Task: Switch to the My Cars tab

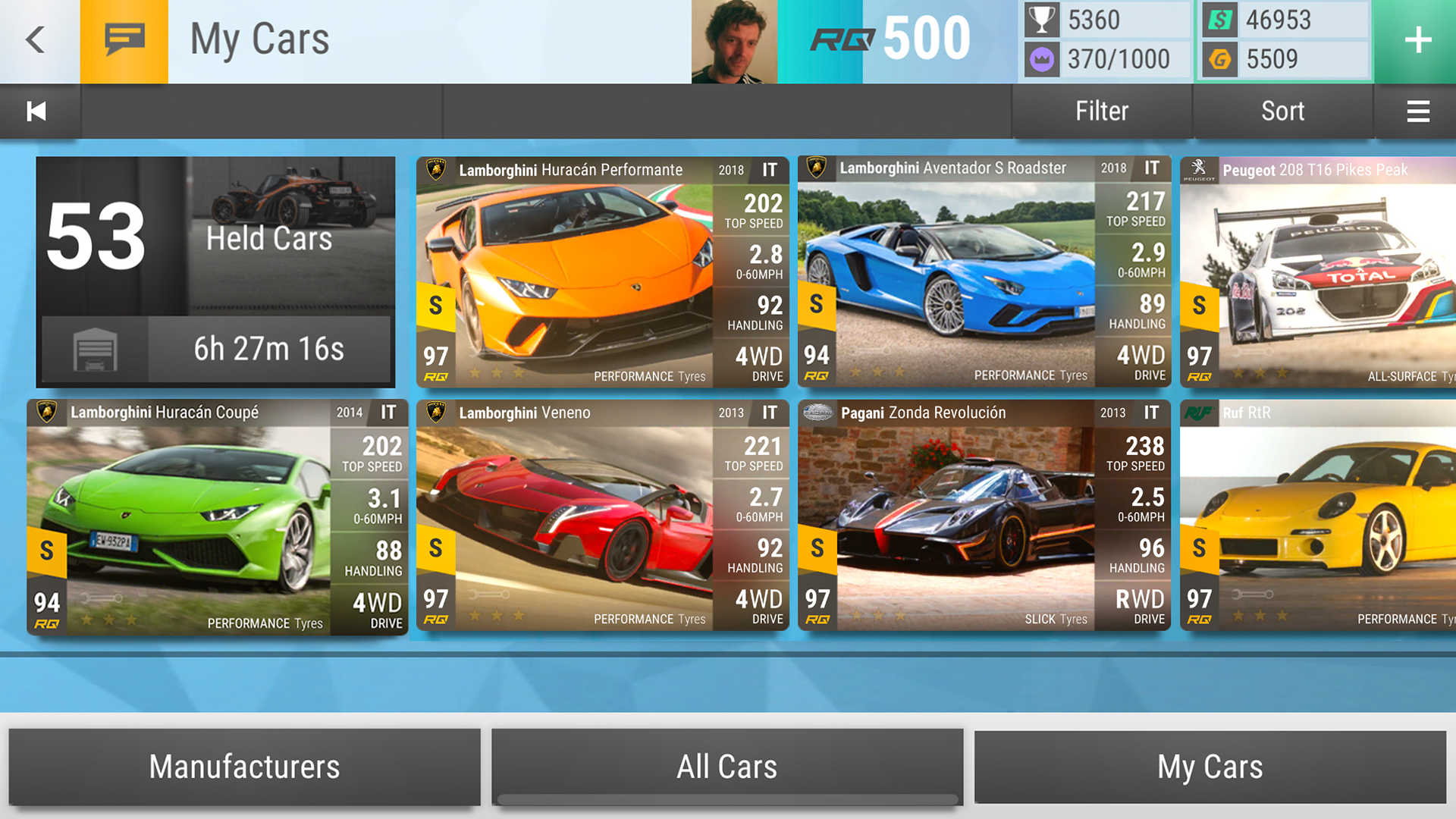Action: click(1210, 767)
